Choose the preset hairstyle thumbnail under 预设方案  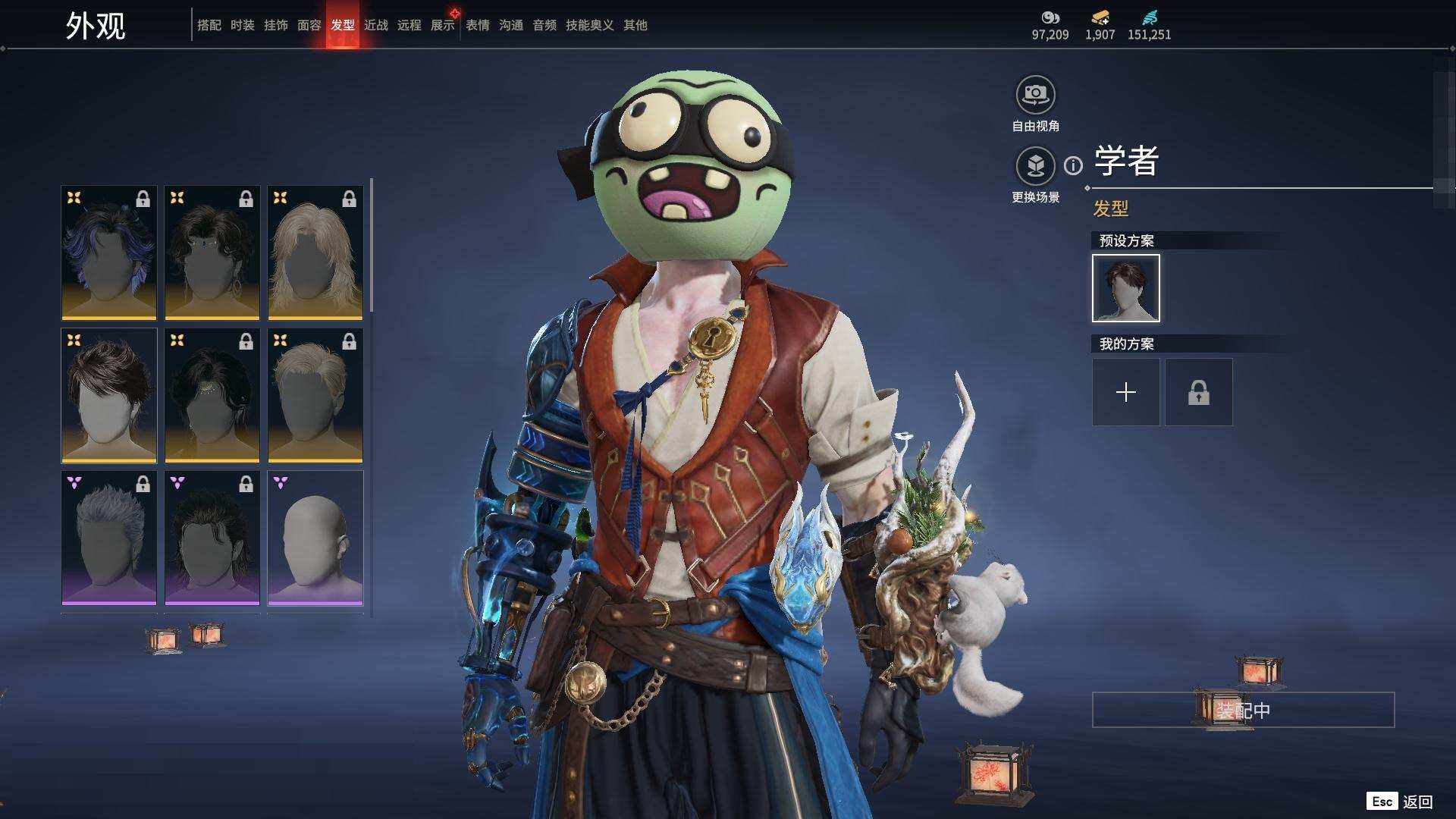click(x=1125, y=288)
